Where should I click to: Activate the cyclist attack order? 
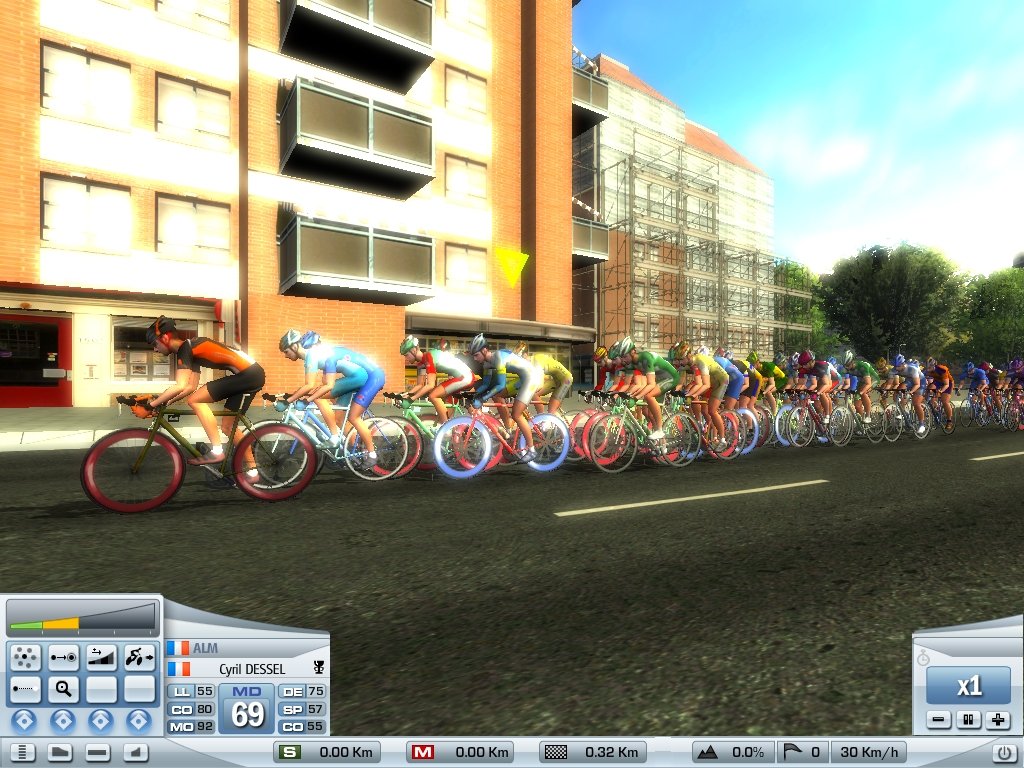139,657
